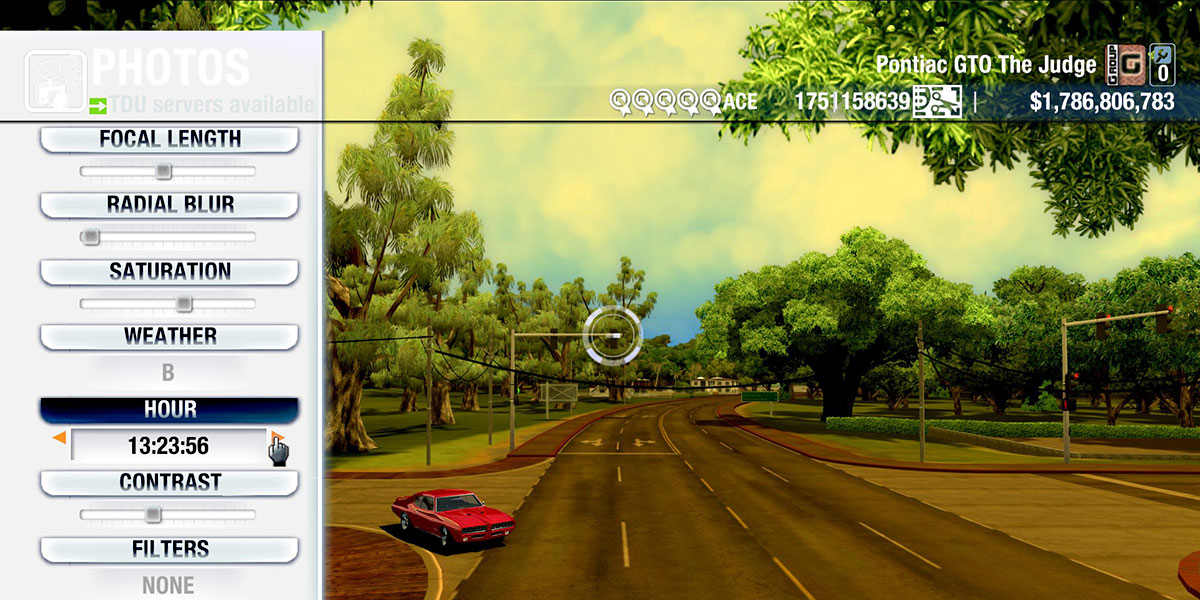
Task: Decrease the hour with the left arrow
Action: click(60, 438)
